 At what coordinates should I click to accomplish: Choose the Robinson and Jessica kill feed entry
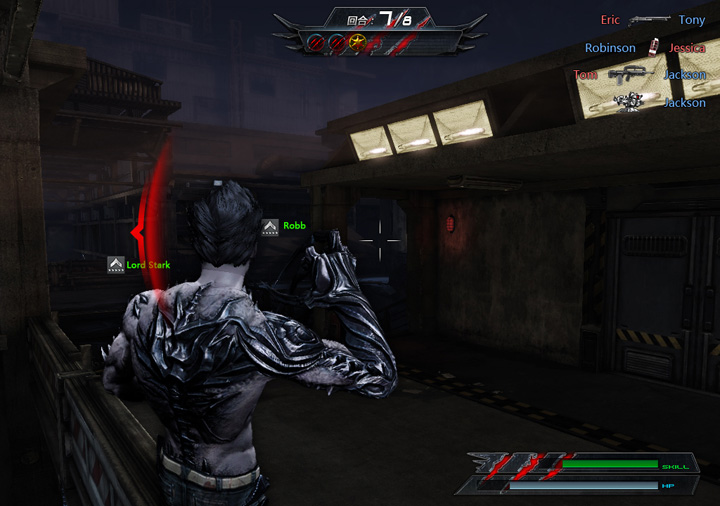pyautogui.click(x=645, y=47)
